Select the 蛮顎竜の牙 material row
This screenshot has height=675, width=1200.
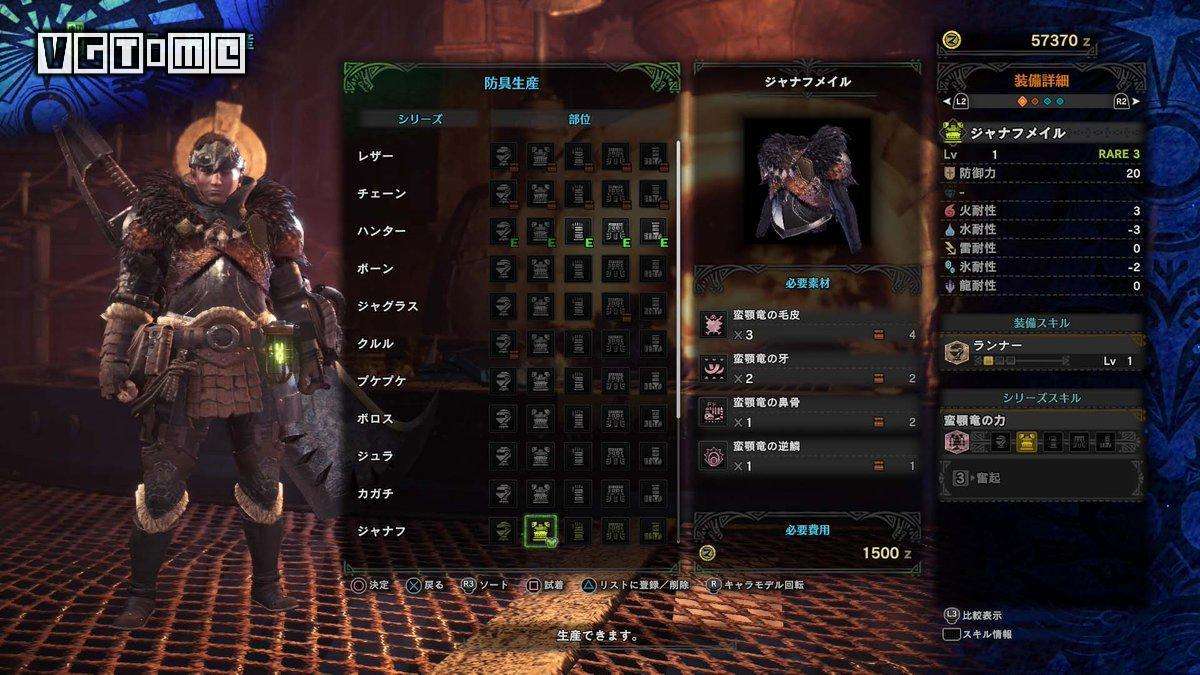pyautogui.click(x=808, y=368)
